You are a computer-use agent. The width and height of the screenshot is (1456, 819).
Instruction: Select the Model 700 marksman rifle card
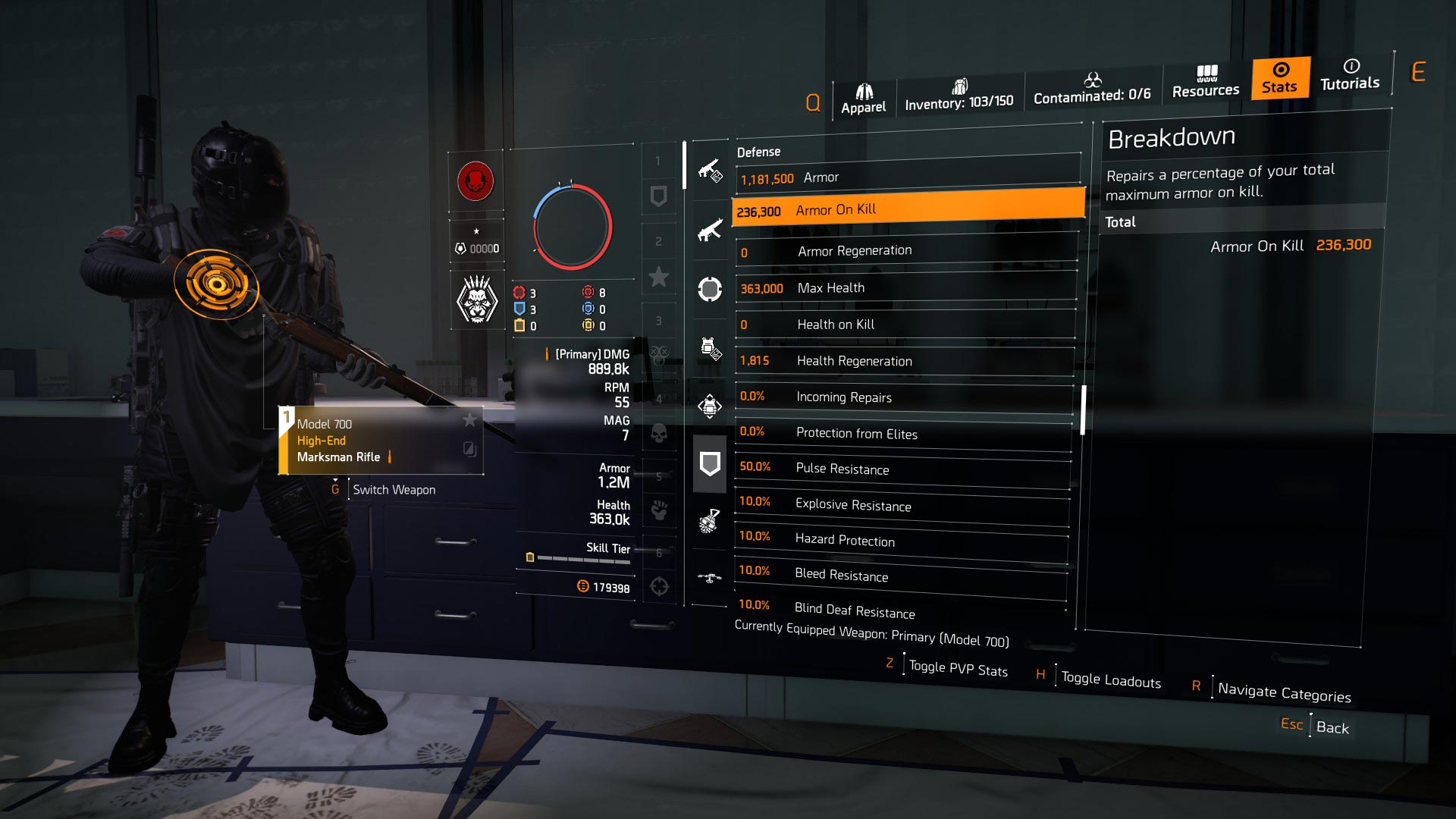coord(381,441)
